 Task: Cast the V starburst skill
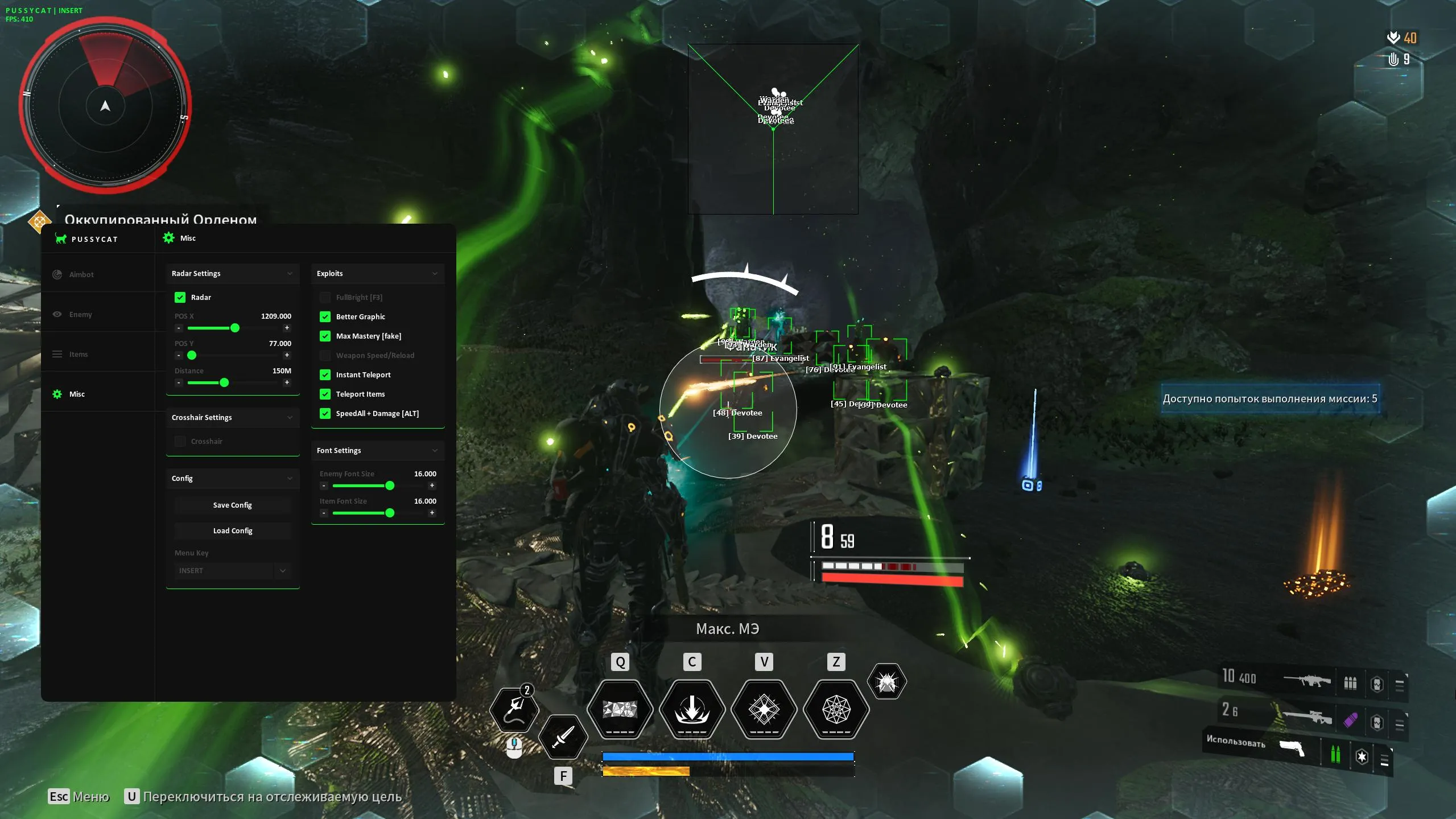[x=764, y=709]
